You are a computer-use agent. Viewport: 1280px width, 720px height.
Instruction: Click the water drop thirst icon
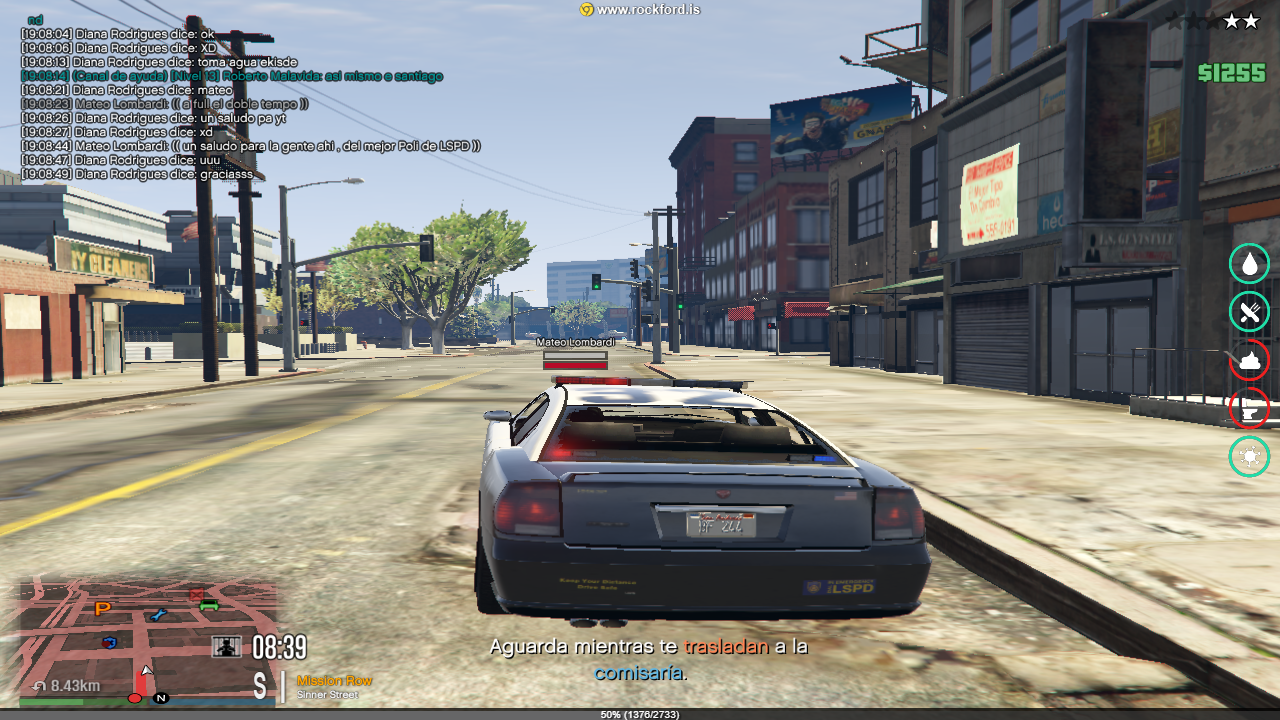(1249, 264)
